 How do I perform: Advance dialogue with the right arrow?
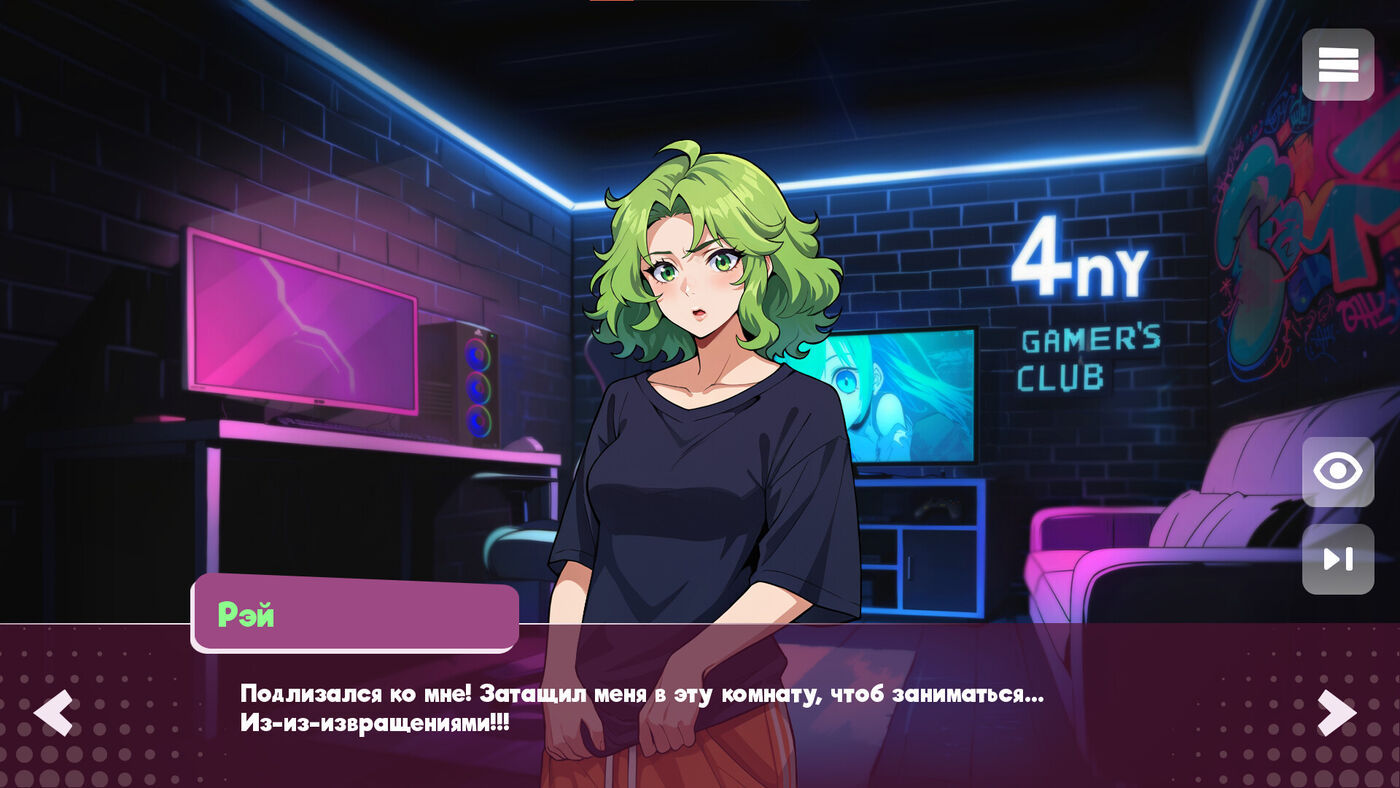(x=1336, y=713)
